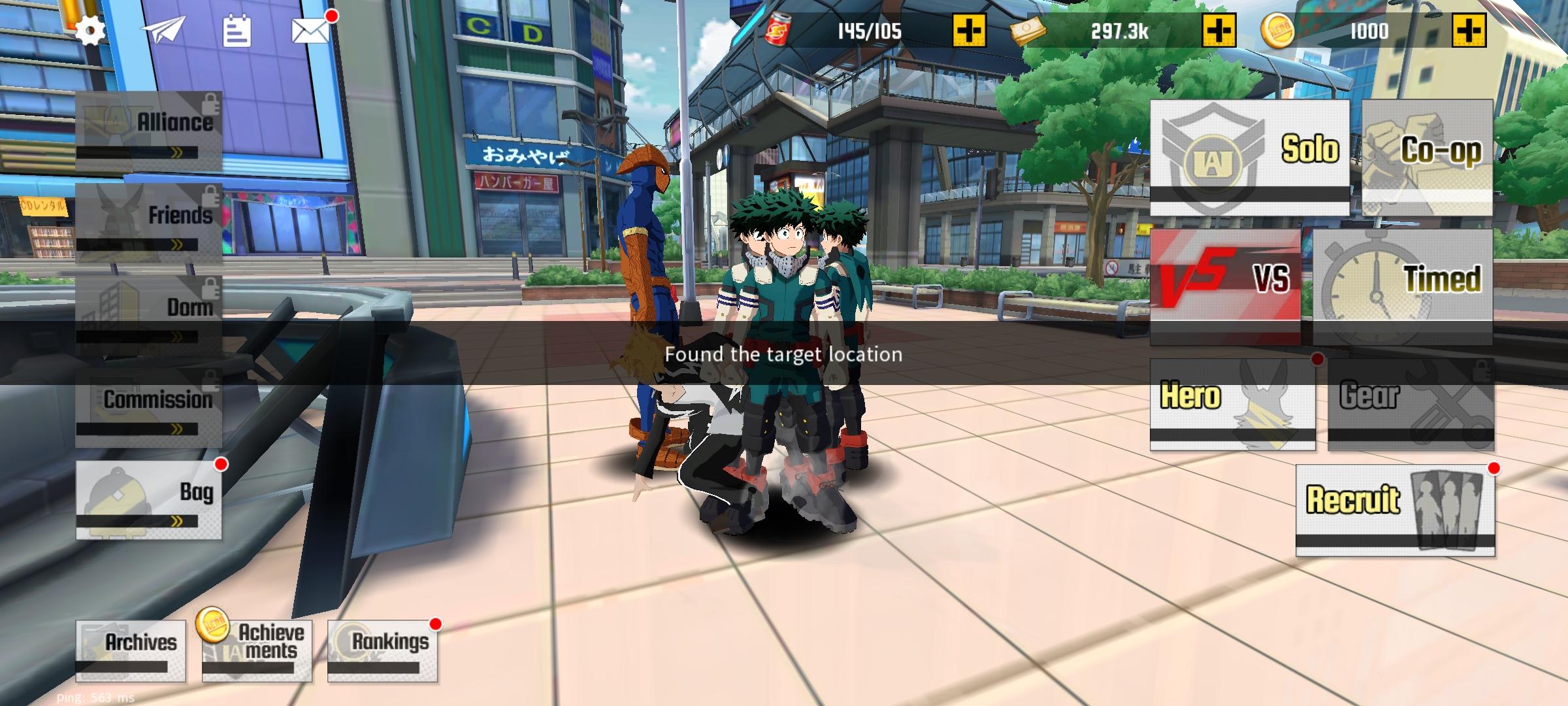Viewport: 1568px width, 706px height.
Task: Add more stamina with its plus button
Action: click(x=970, y=29)
